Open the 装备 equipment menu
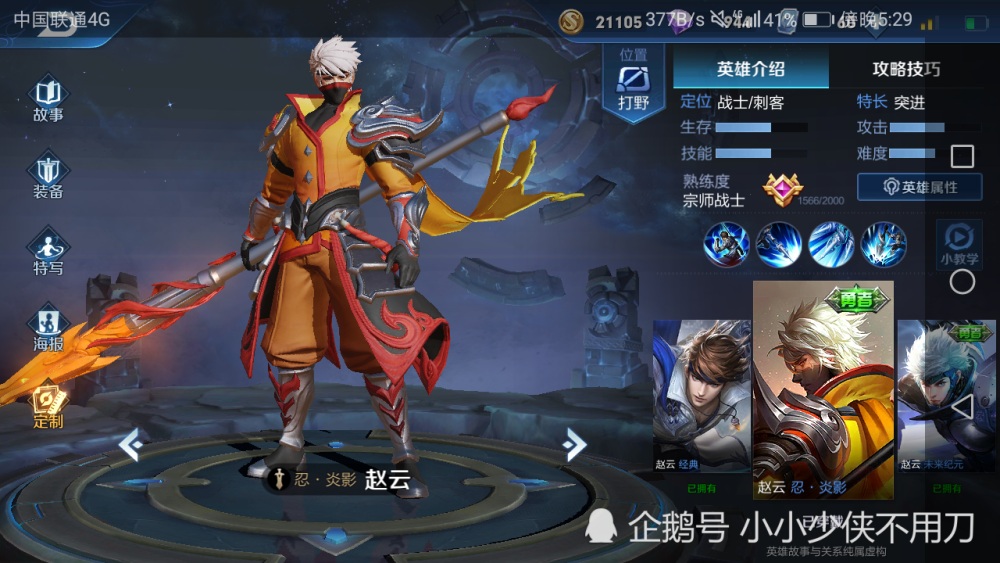This screenshot has height=563, width=1000. click(x=48, y=175)
